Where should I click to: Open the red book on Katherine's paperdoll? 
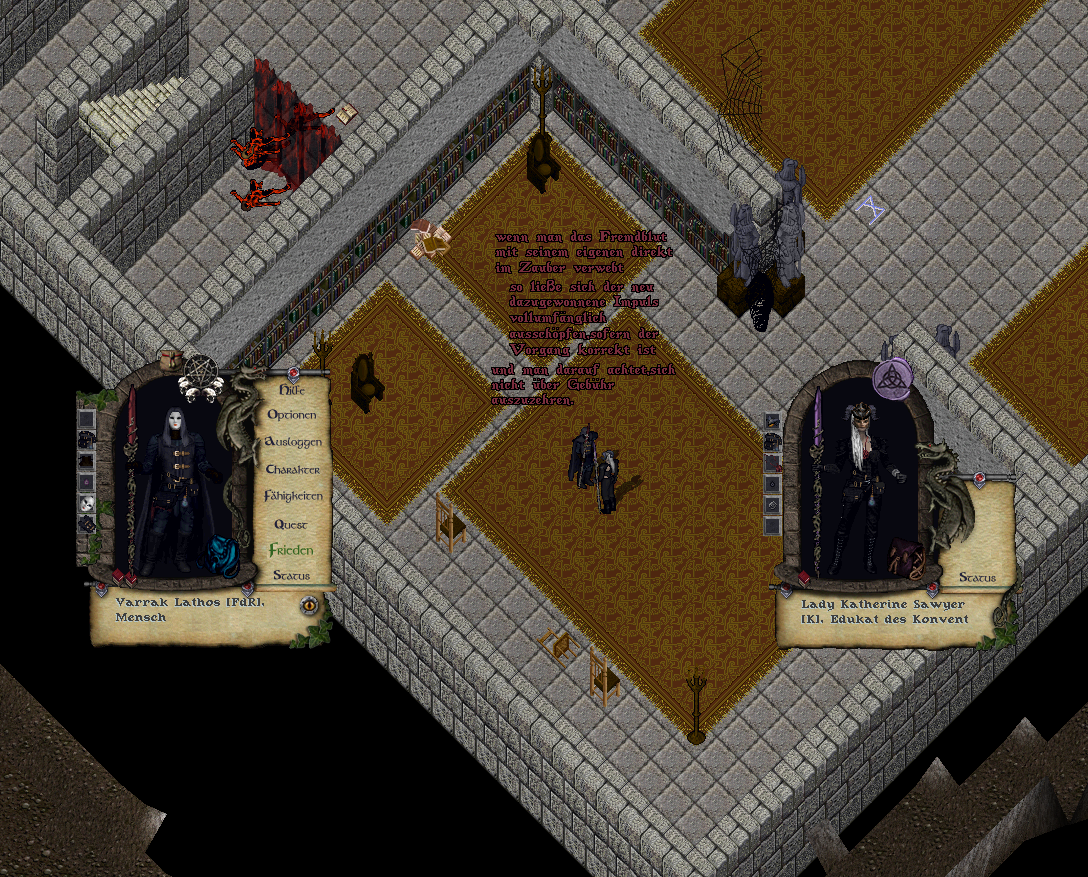pos(805,578)
